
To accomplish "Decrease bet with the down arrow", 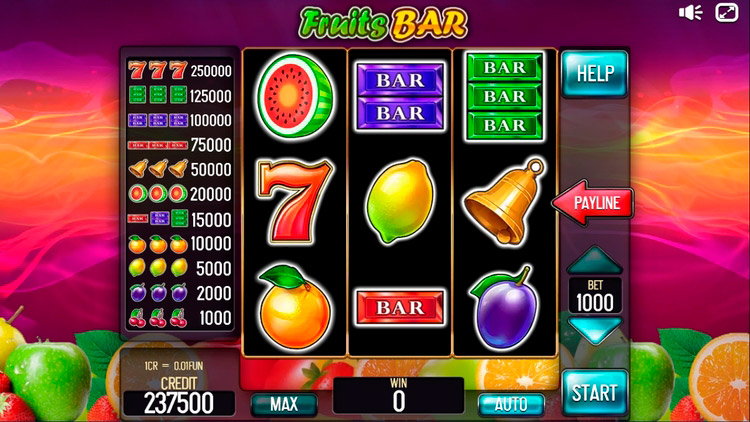I will [x=594, y=329].
